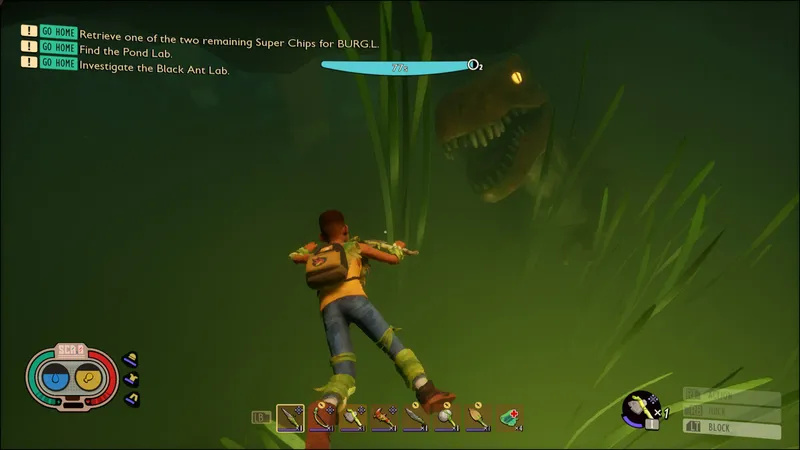Open the head armor slot icon
The height and width of the screenshot is (450, 800).
[x=130, y=359]
